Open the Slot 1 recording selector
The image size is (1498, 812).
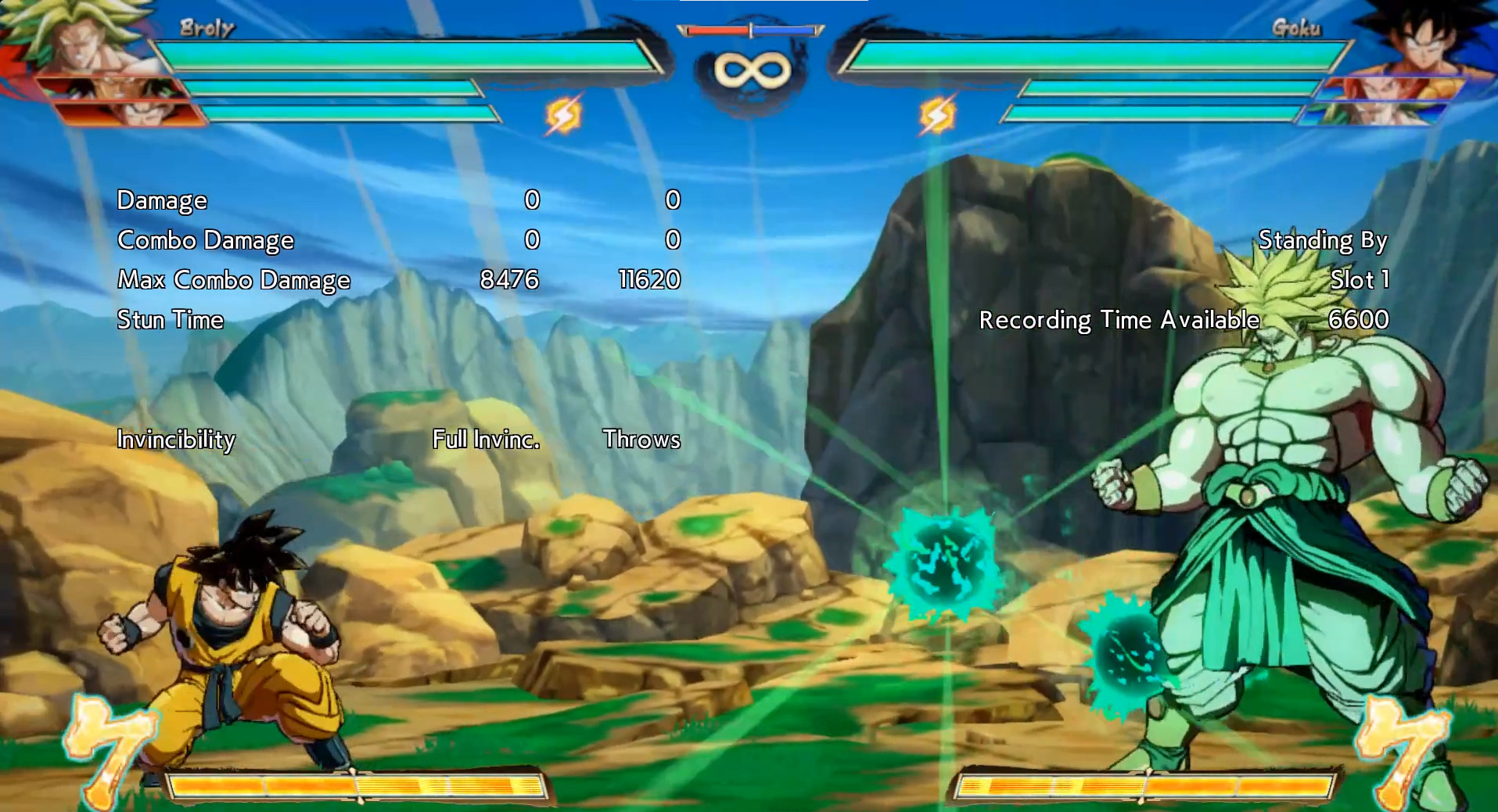coord(1360,280)
